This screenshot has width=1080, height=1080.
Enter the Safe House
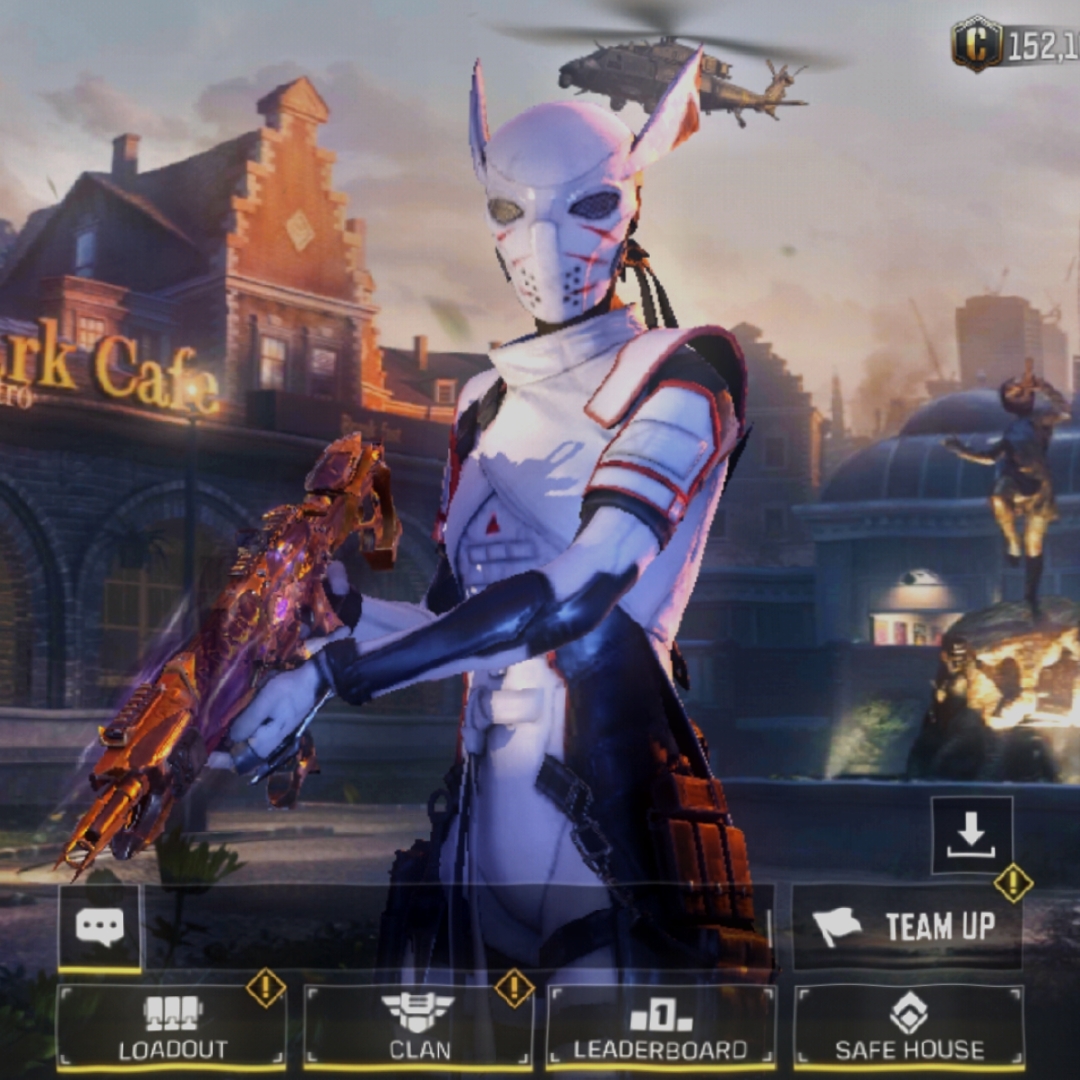(x=908, y=1027)
